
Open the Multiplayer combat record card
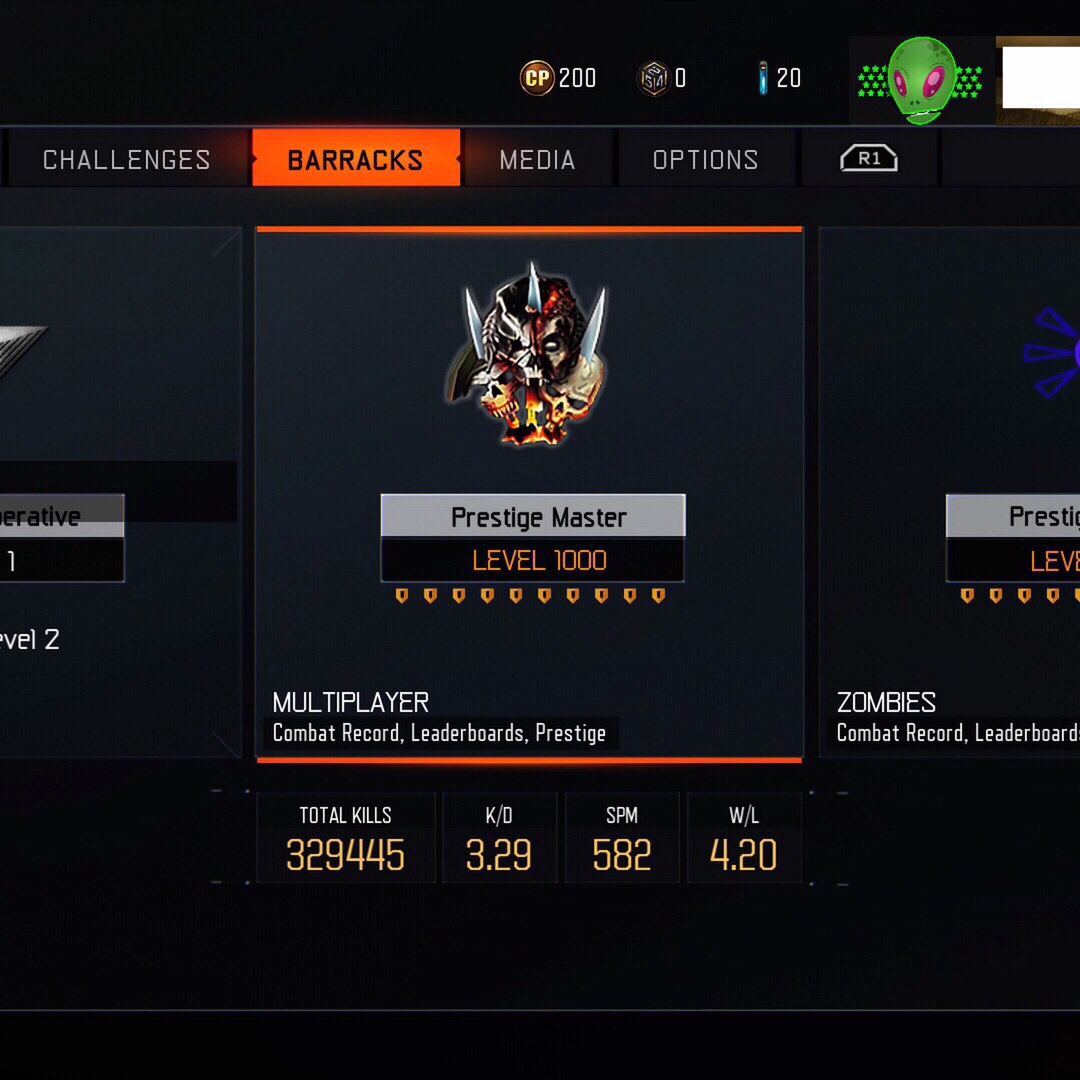(529, 494)
